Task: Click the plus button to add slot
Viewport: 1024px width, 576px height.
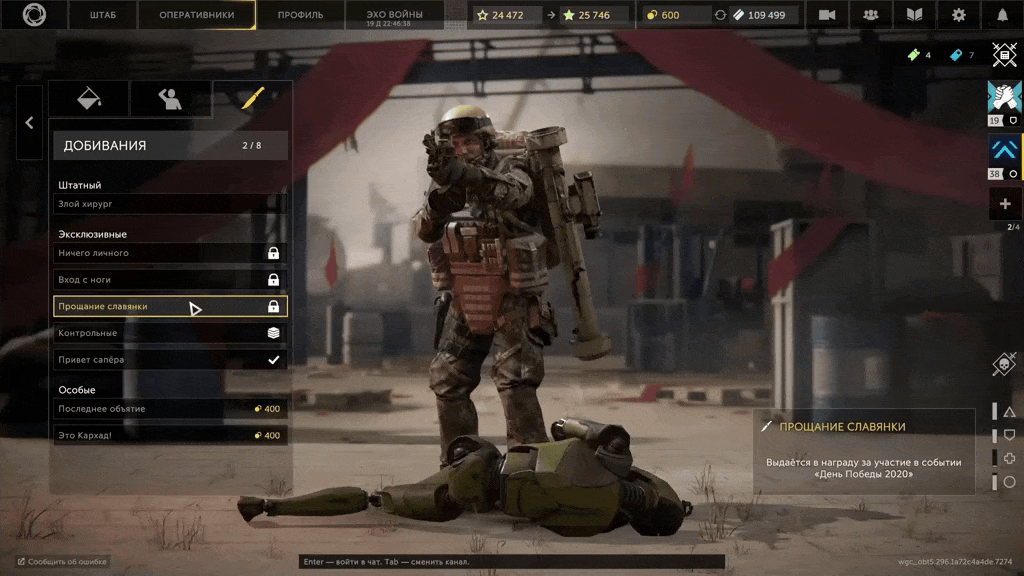Action: click(x=1004, y=204)
